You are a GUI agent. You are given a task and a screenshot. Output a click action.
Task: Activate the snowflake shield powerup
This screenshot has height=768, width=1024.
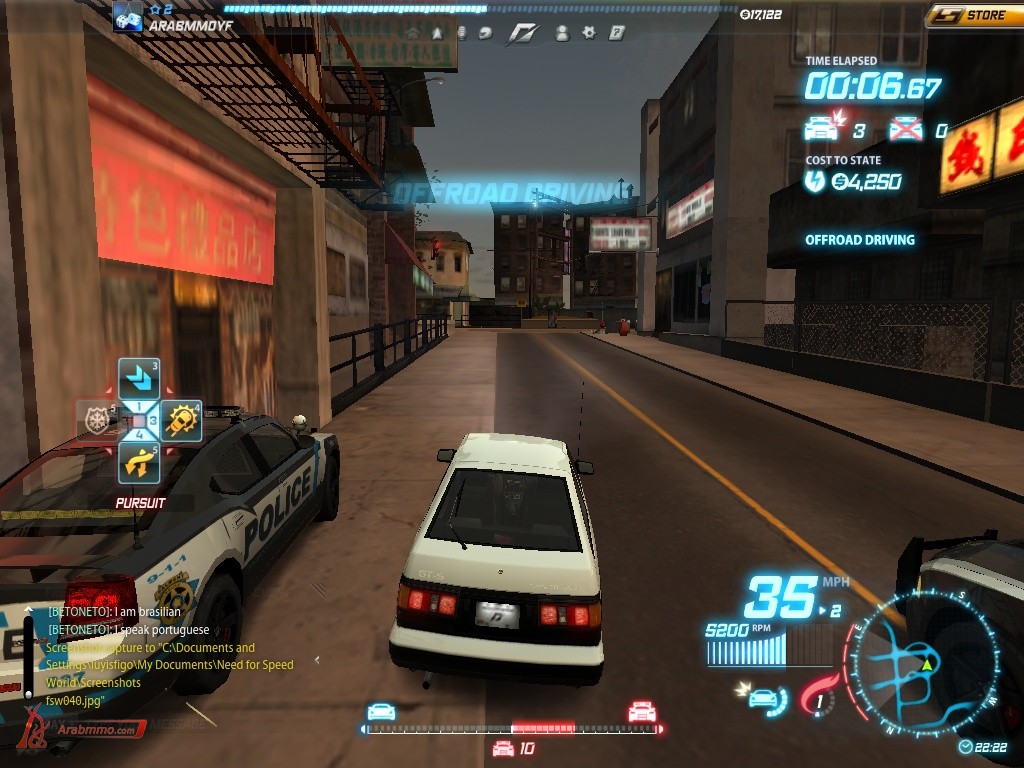[97, 420]
